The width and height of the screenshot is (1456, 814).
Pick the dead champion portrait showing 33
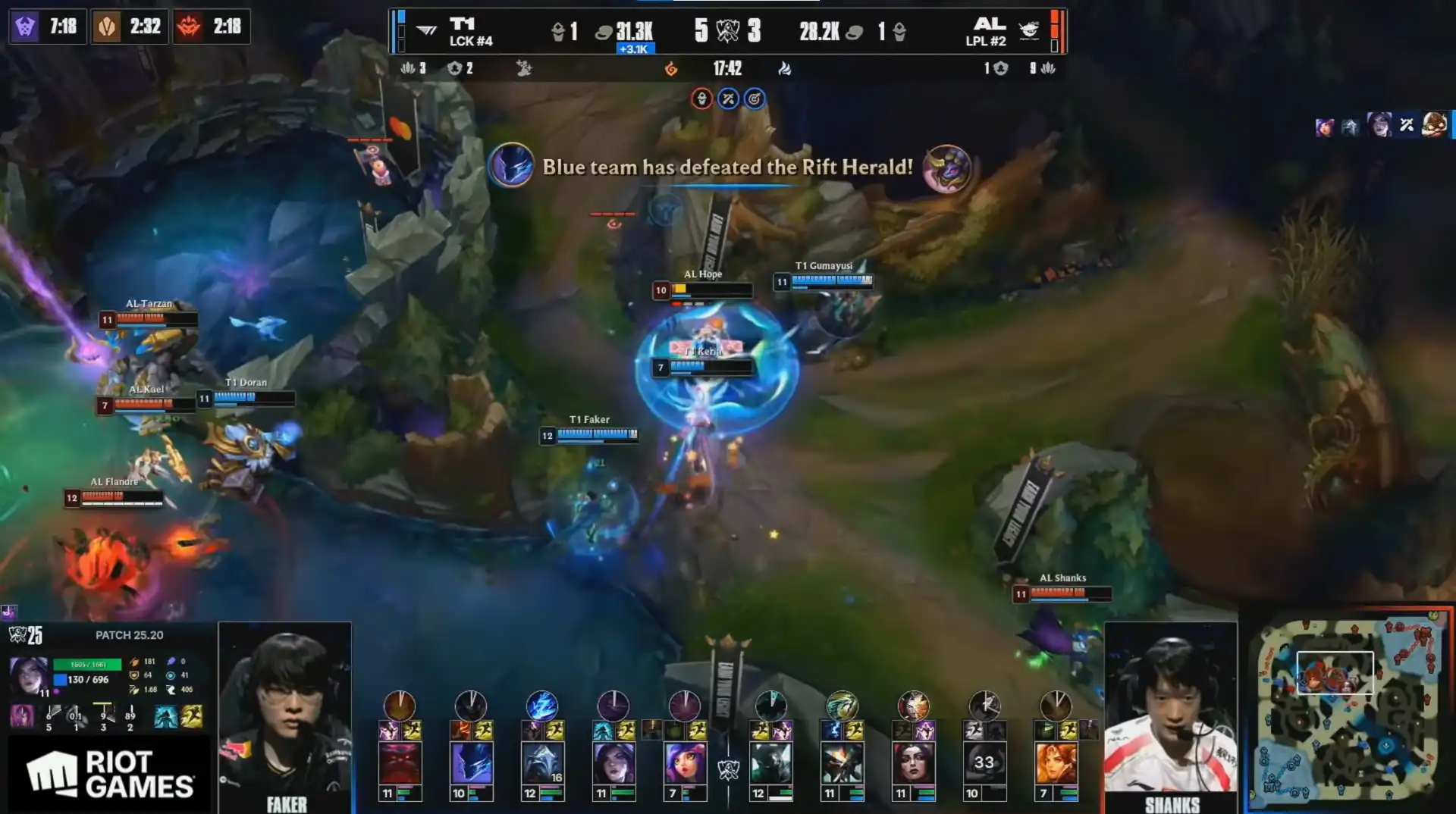(984, 762)
